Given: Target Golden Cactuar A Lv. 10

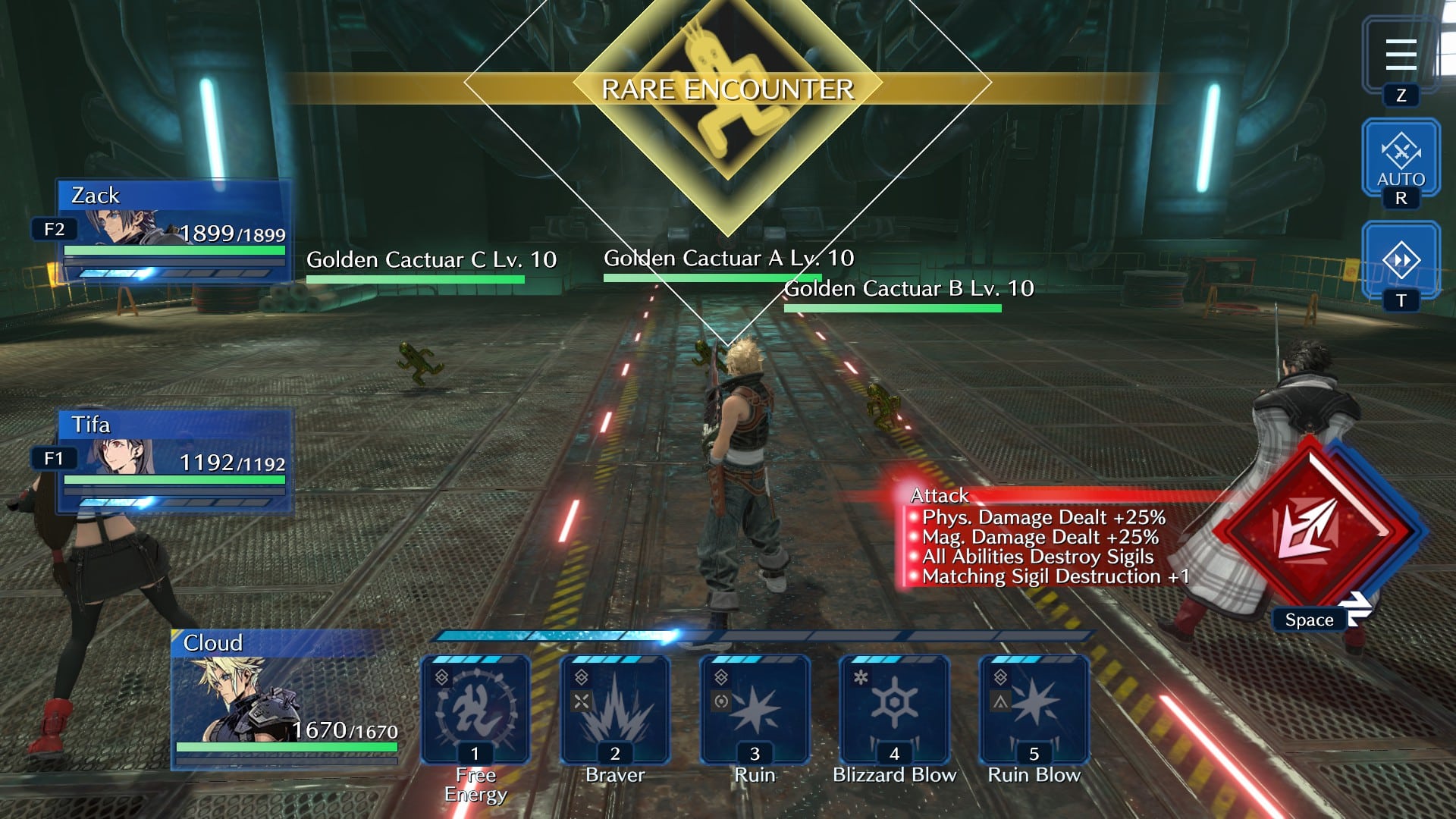Looking at the screenshot, I should click(x=726, y=258).
